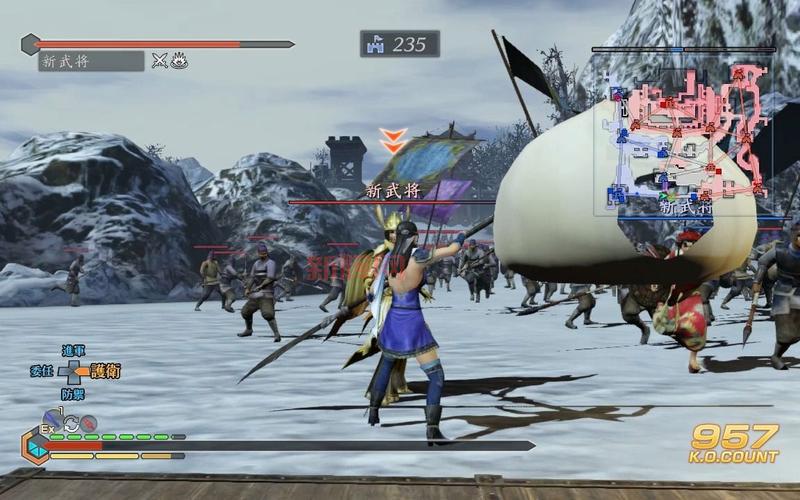800x500 pixels.
Task: Click the 新武将 name plate at top left
Action: (91, 61)
